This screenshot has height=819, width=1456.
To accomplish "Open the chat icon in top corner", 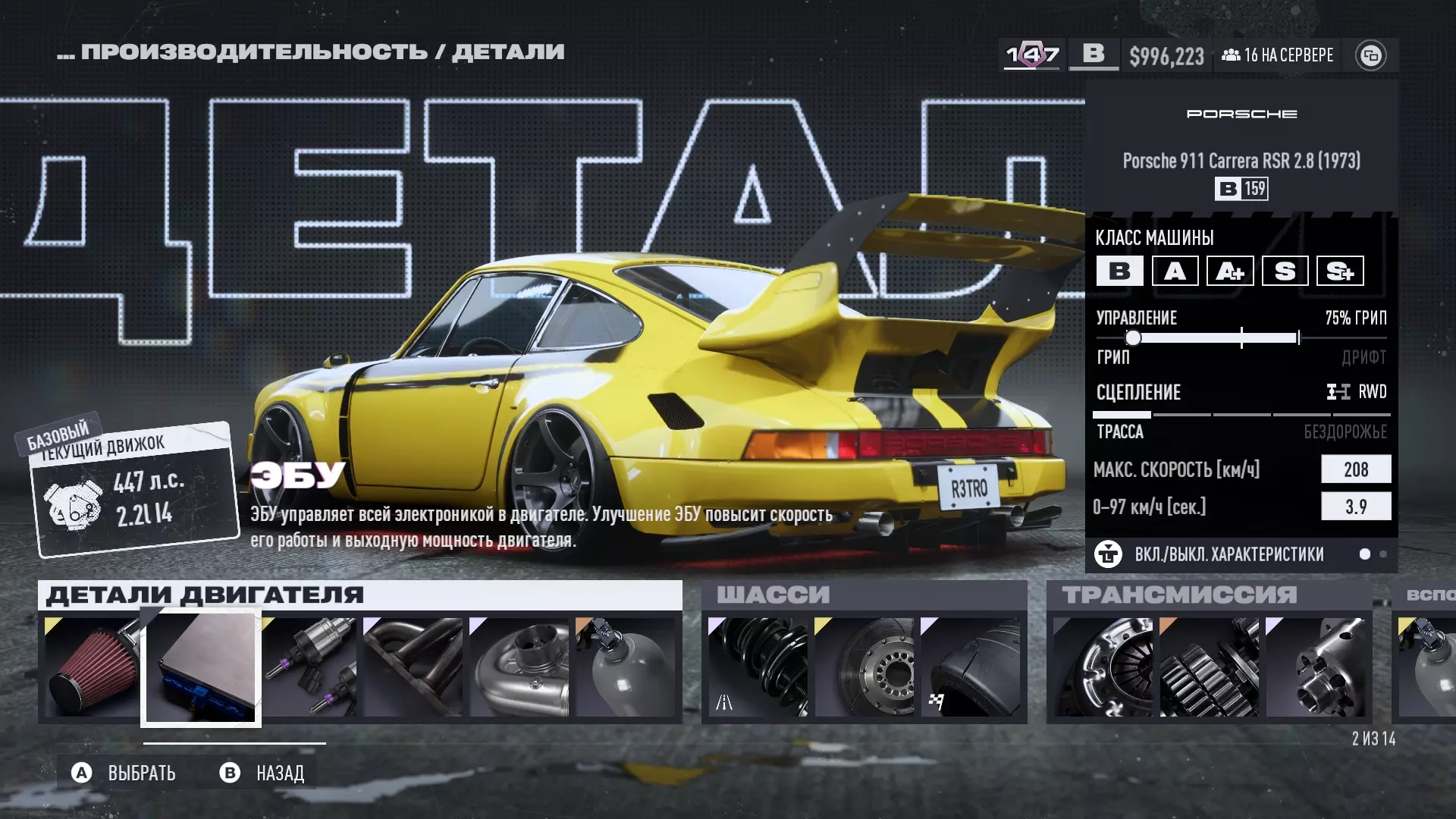I will coord(1370,55).
